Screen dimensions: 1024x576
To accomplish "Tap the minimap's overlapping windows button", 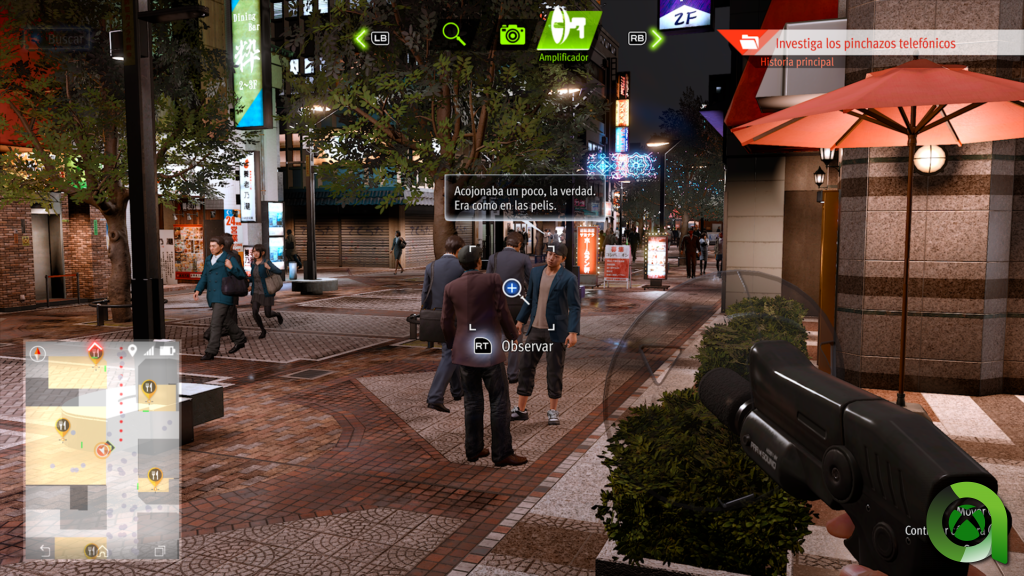I will [159, 550].
